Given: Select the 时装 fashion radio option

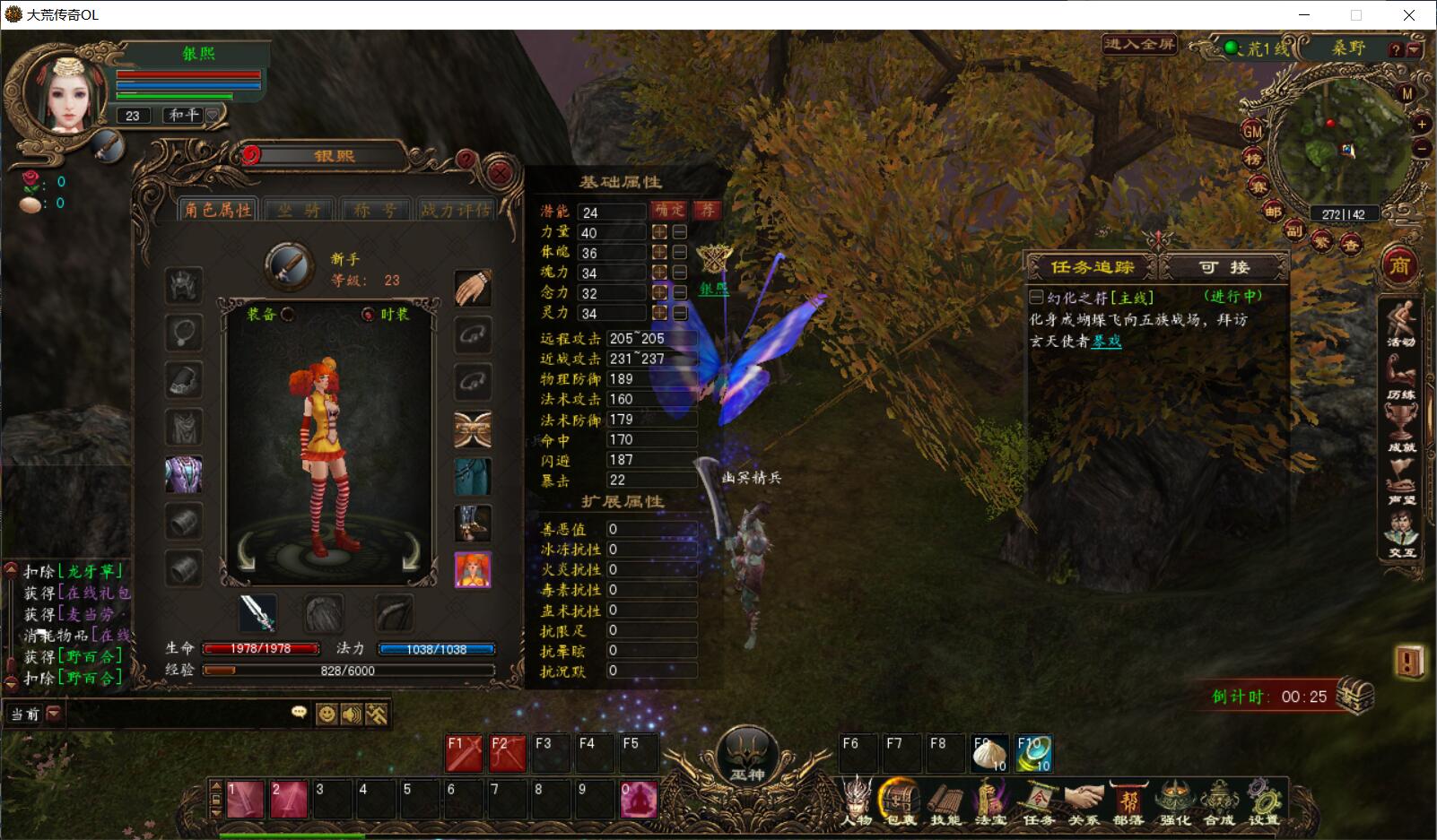Looking at the screenshot, I should coord(368,315).
